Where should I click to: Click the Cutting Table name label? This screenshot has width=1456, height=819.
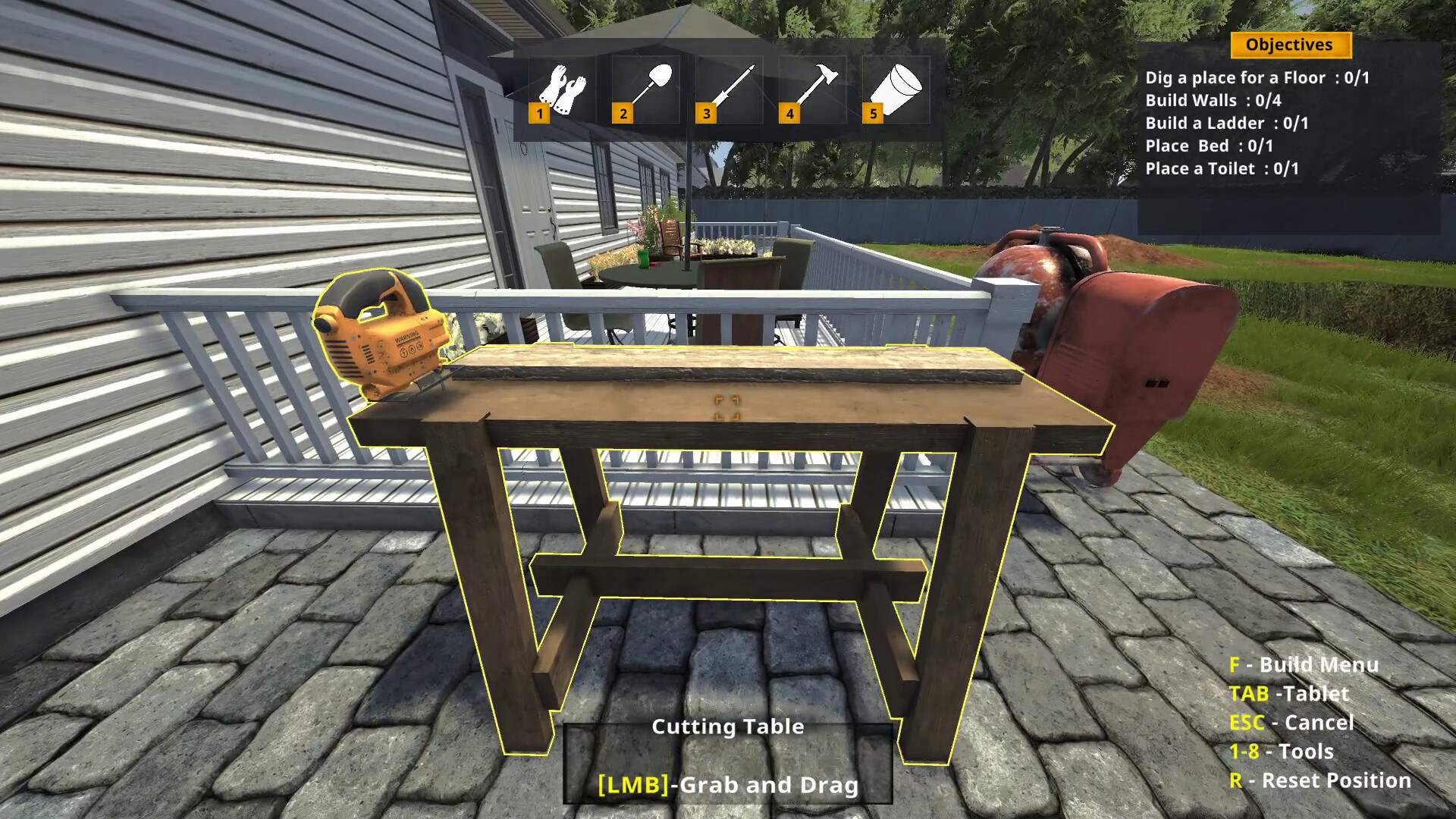[728, 726]
